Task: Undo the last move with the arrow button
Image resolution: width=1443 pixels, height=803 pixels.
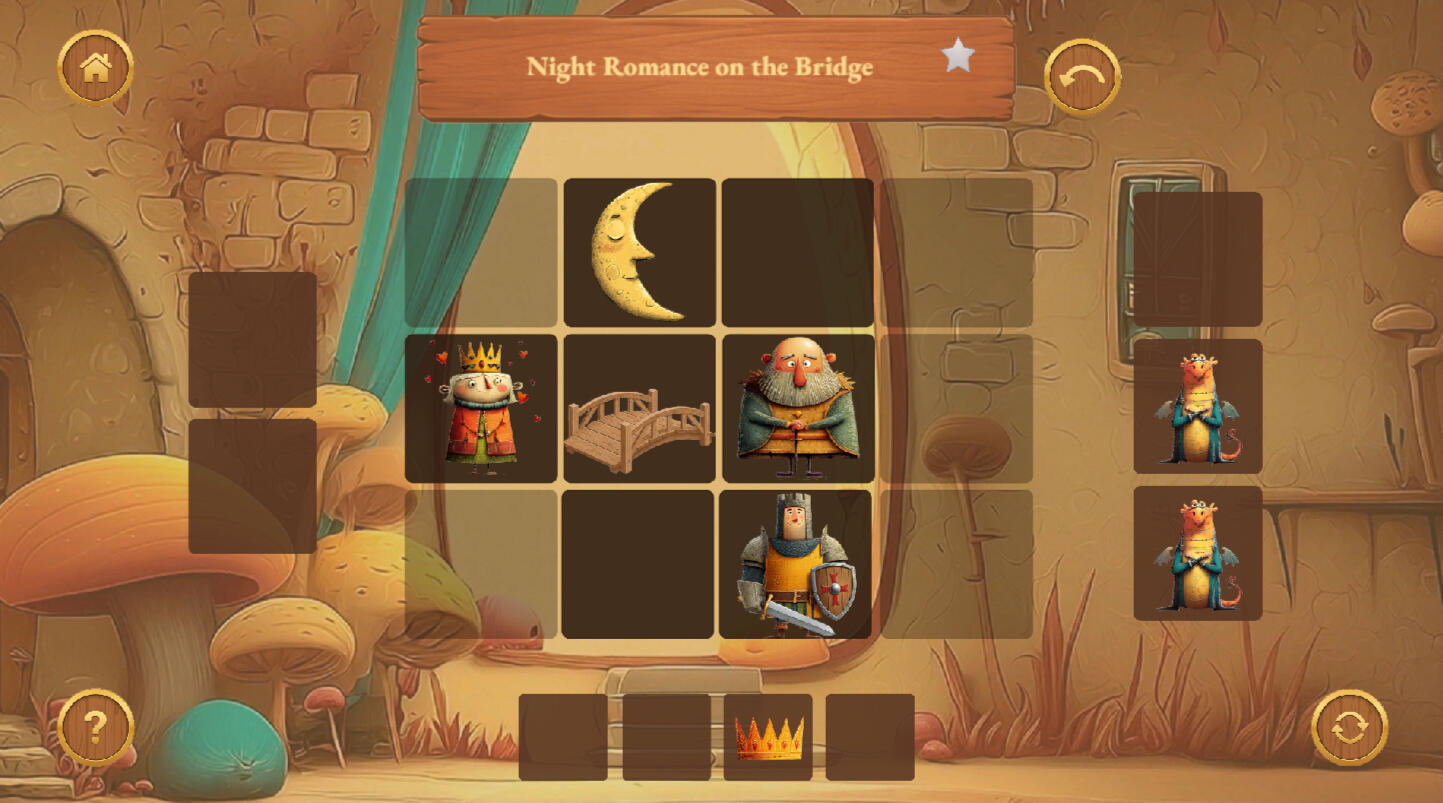Action: (x=1082, y=77)
